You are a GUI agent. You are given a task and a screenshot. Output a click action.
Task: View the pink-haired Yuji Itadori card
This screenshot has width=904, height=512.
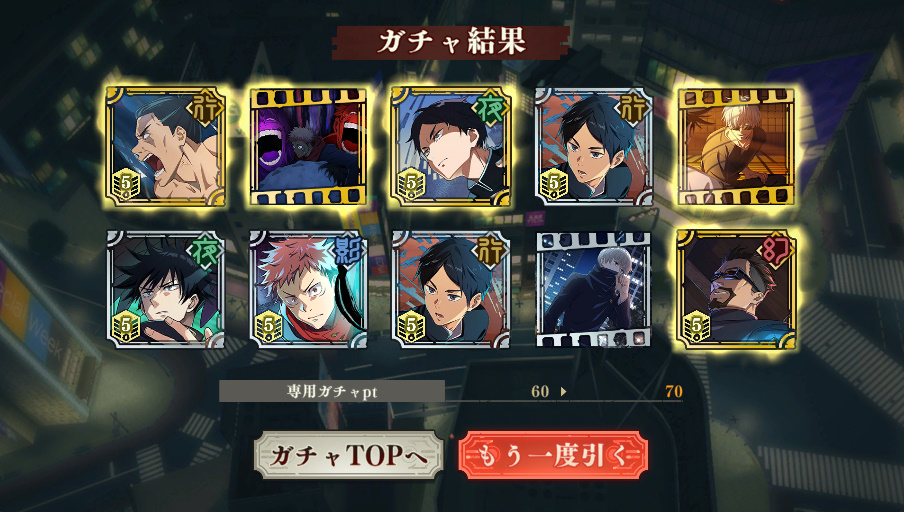tap(308, 290)
